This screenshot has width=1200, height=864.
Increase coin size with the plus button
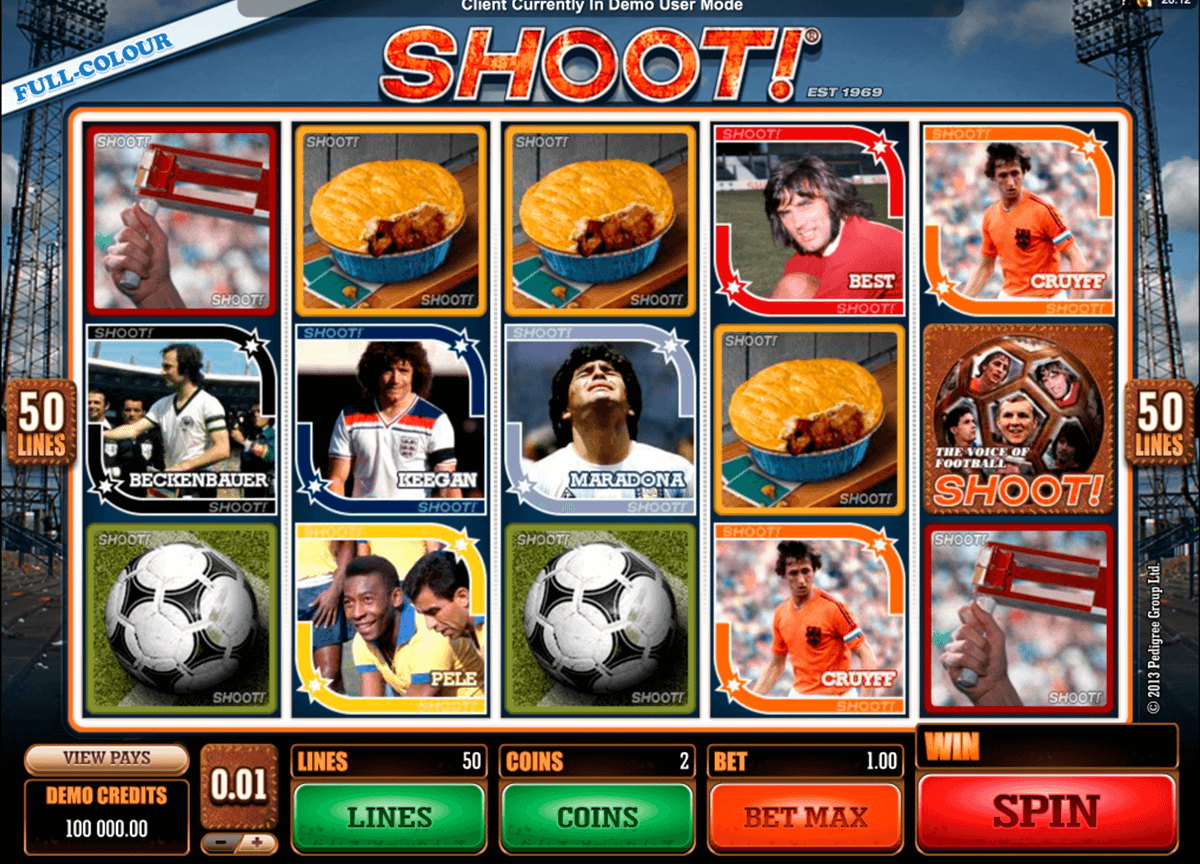(258, 843)
